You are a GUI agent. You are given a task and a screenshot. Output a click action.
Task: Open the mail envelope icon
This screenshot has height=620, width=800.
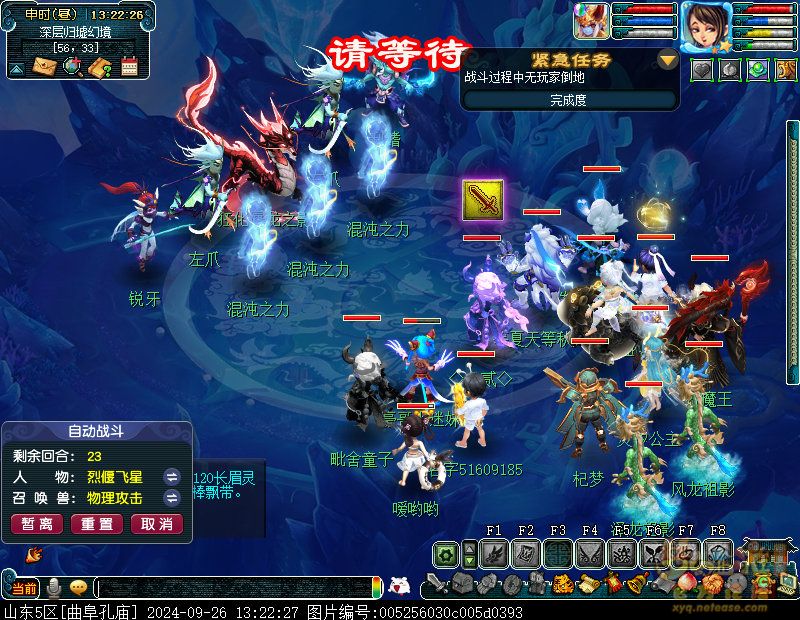coord(45,67)
